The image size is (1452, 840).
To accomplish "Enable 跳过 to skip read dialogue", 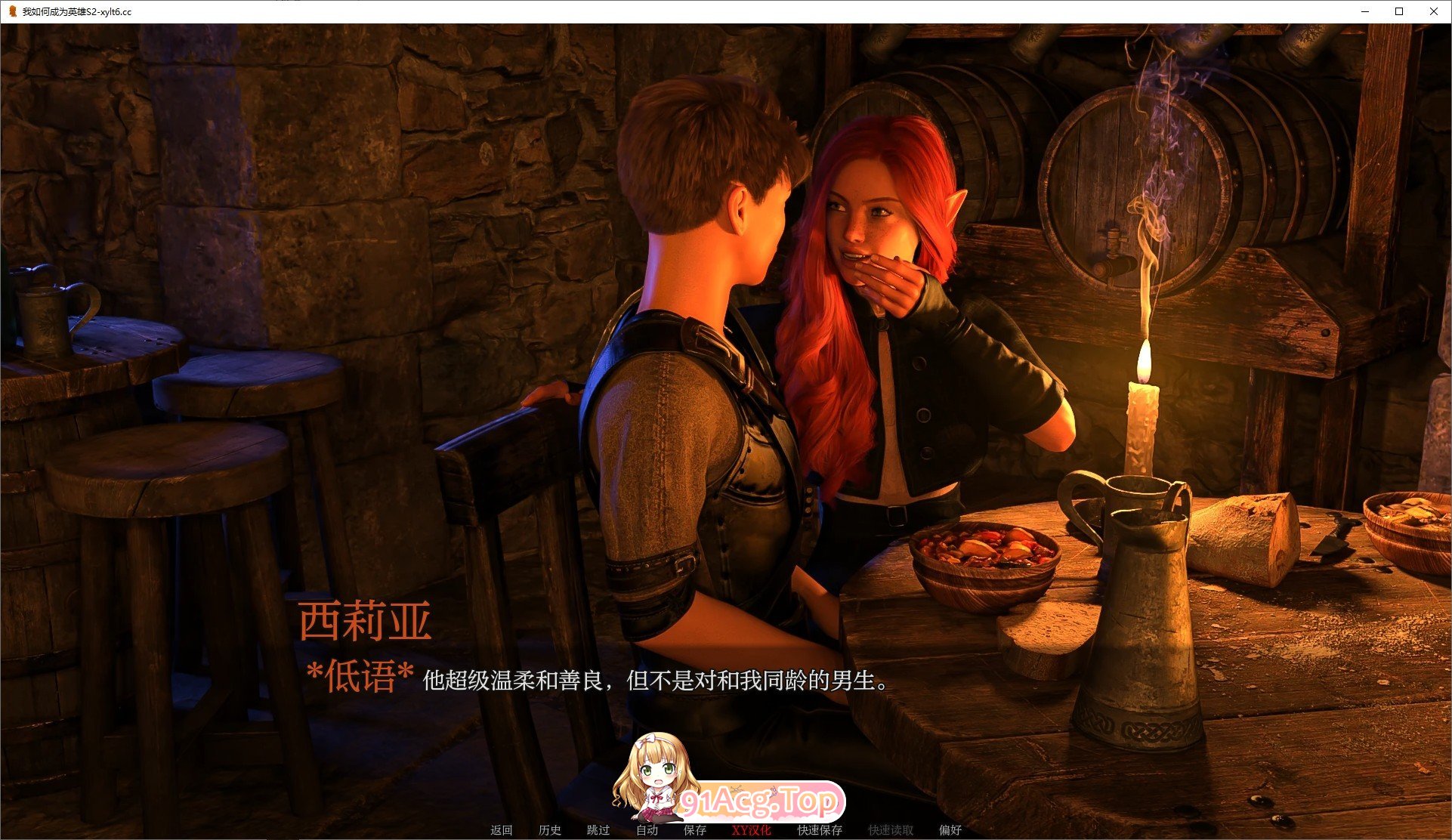I will (598, 829).
